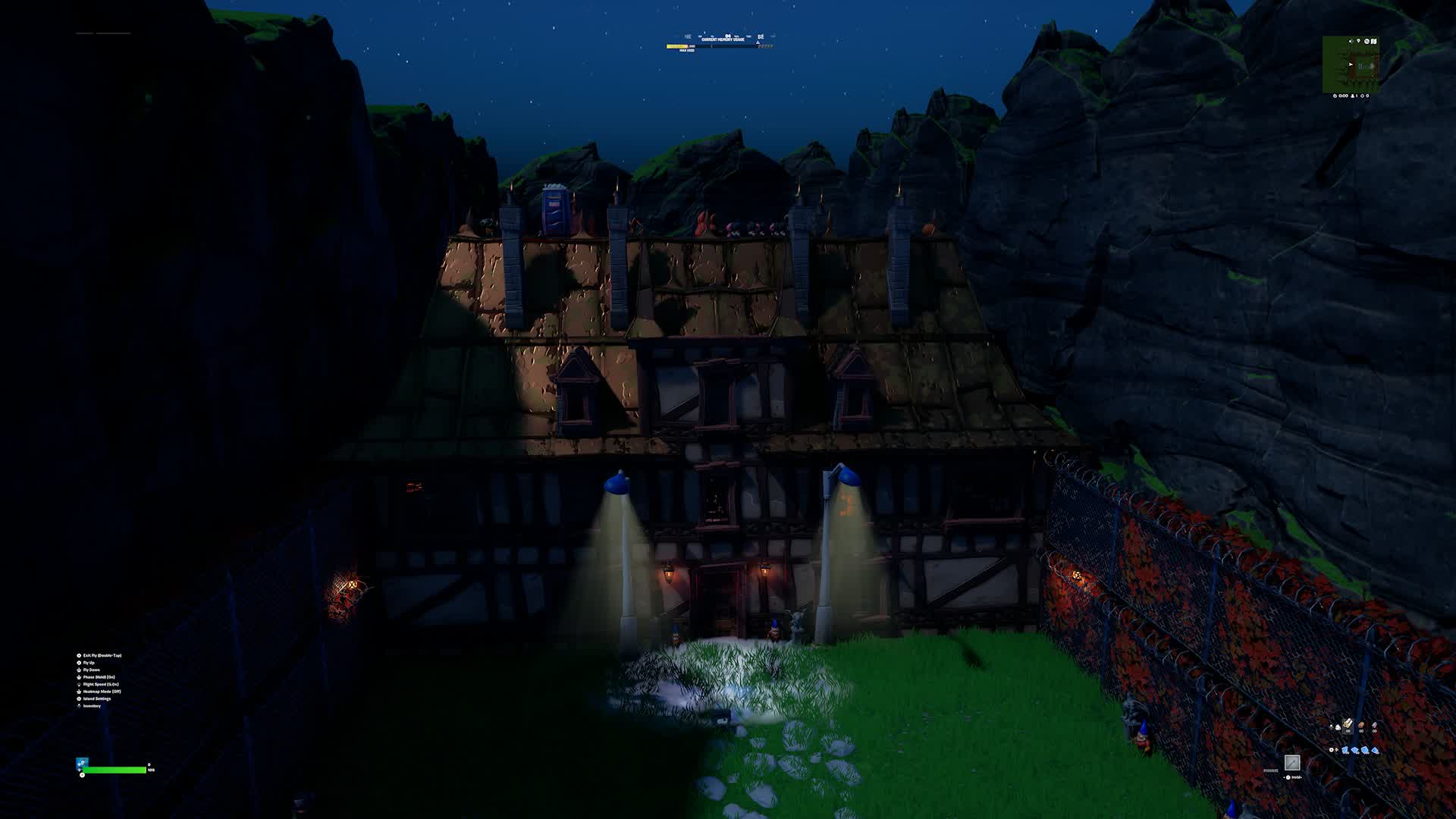Open Island Settings from the fly menu
Screen dimensions: 1456x819
click(99, 698)
